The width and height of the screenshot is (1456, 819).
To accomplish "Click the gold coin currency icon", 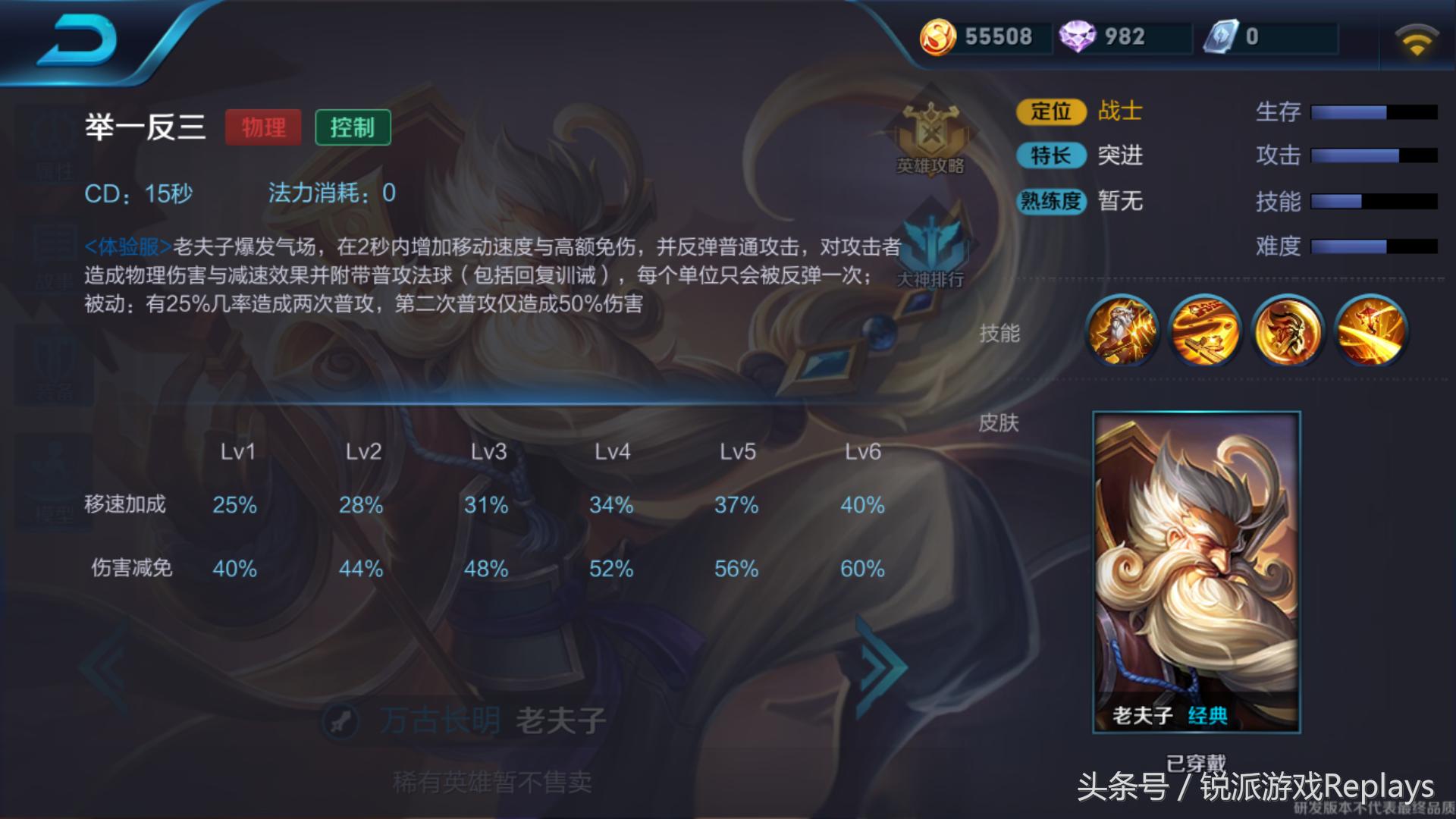I will point(938,36).
